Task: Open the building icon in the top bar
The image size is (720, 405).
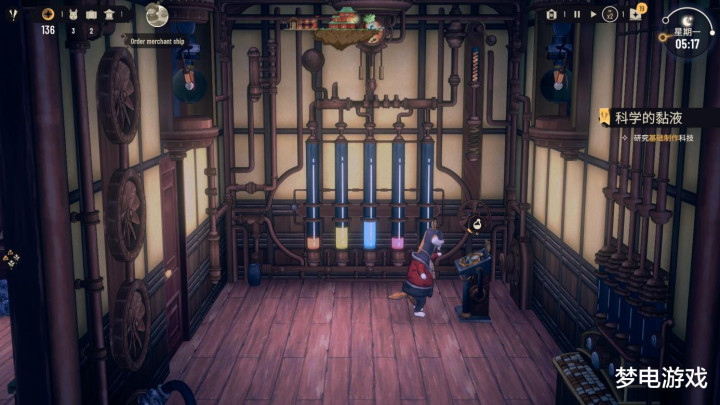Action: pos(109,15)
